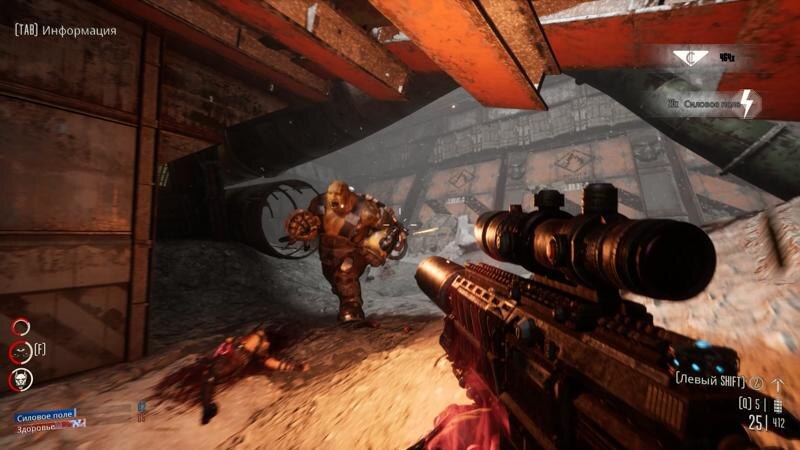The image size is (800, 450).
Task: Select the grenade grid icon
Action: (779, 403)
